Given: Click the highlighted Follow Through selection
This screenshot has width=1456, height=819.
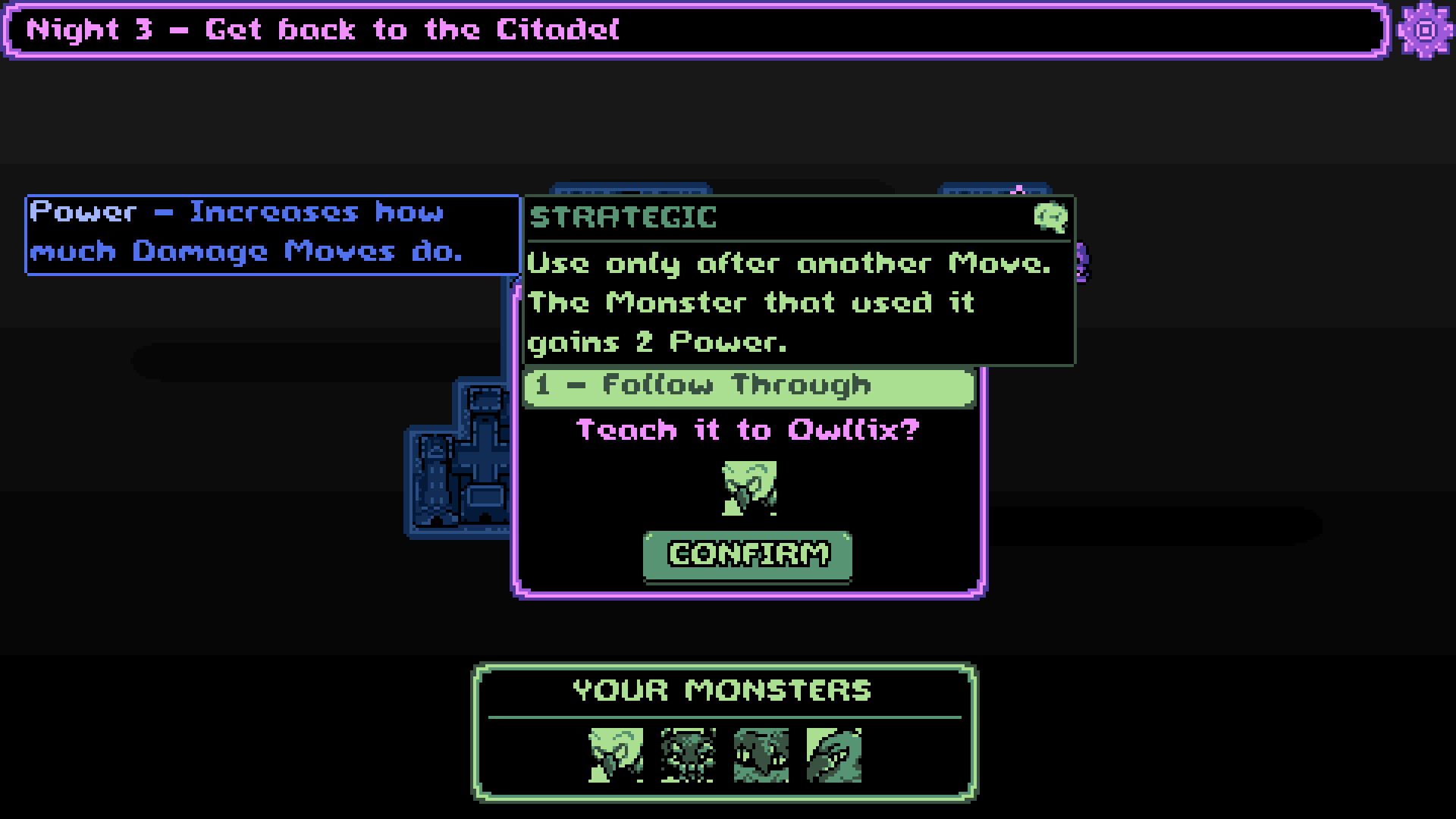Looking at the screenshot, I should (749, 387).
